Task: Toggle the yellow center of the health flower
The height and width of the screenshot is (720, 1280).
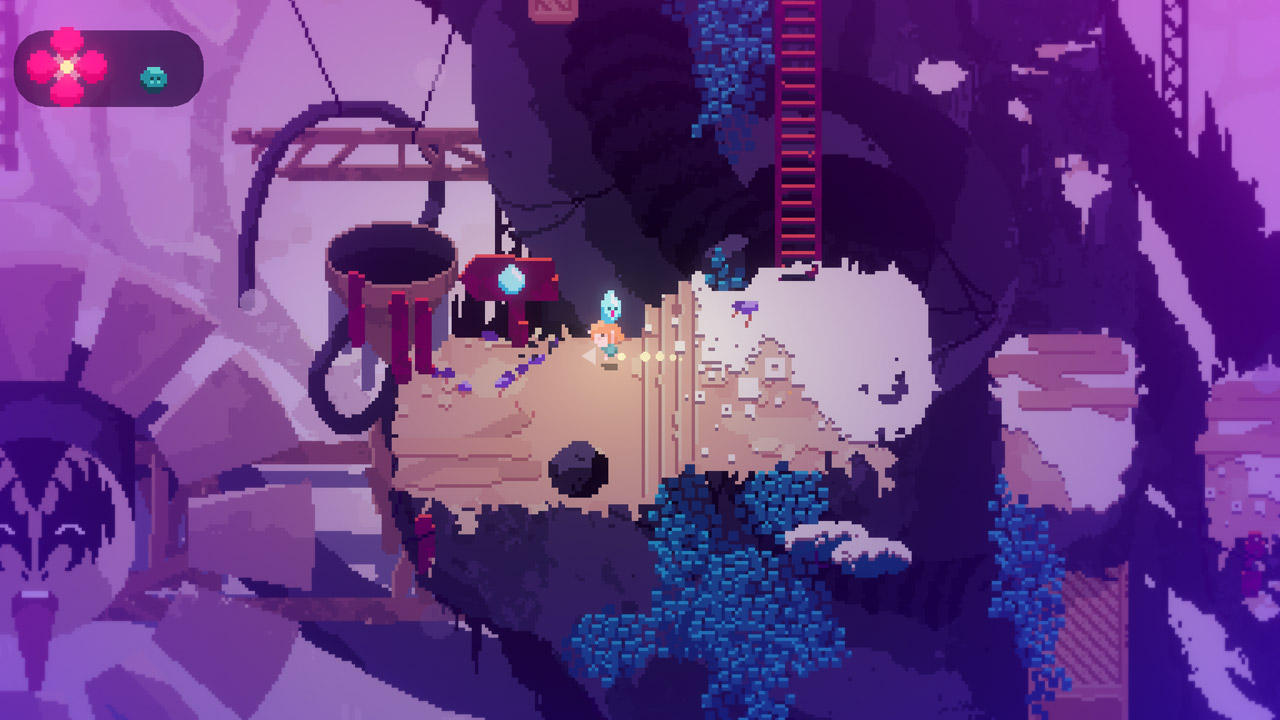Action: [x=67, y=66]
